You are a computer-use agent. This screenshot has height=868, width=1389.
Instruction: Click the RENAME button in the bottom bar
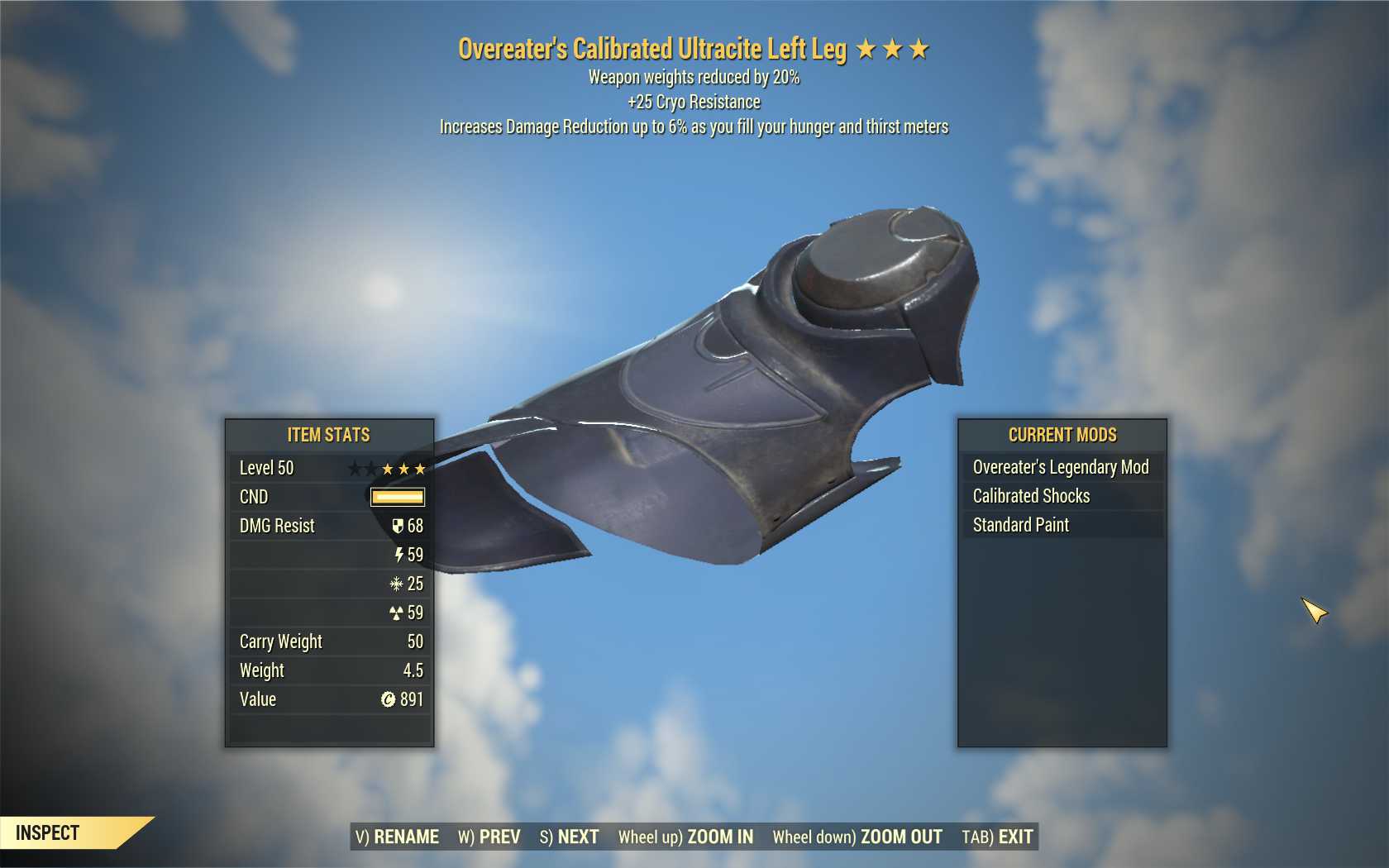(397, 837)
